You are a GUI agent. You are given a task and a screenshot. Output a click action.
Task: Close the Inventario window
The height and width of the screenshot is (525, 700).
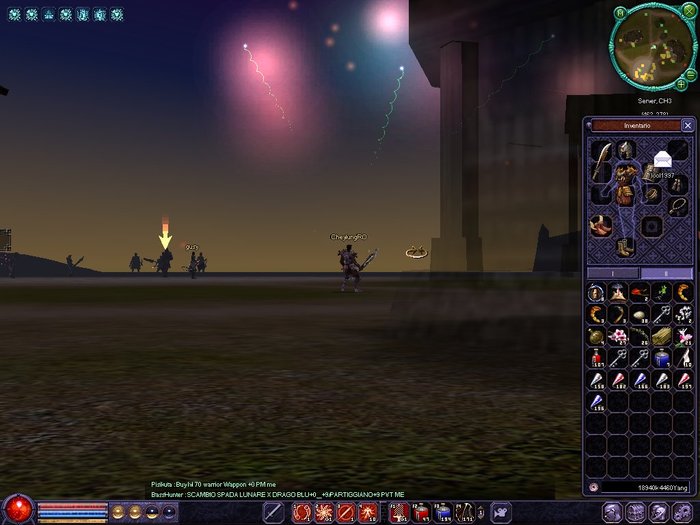687,126
